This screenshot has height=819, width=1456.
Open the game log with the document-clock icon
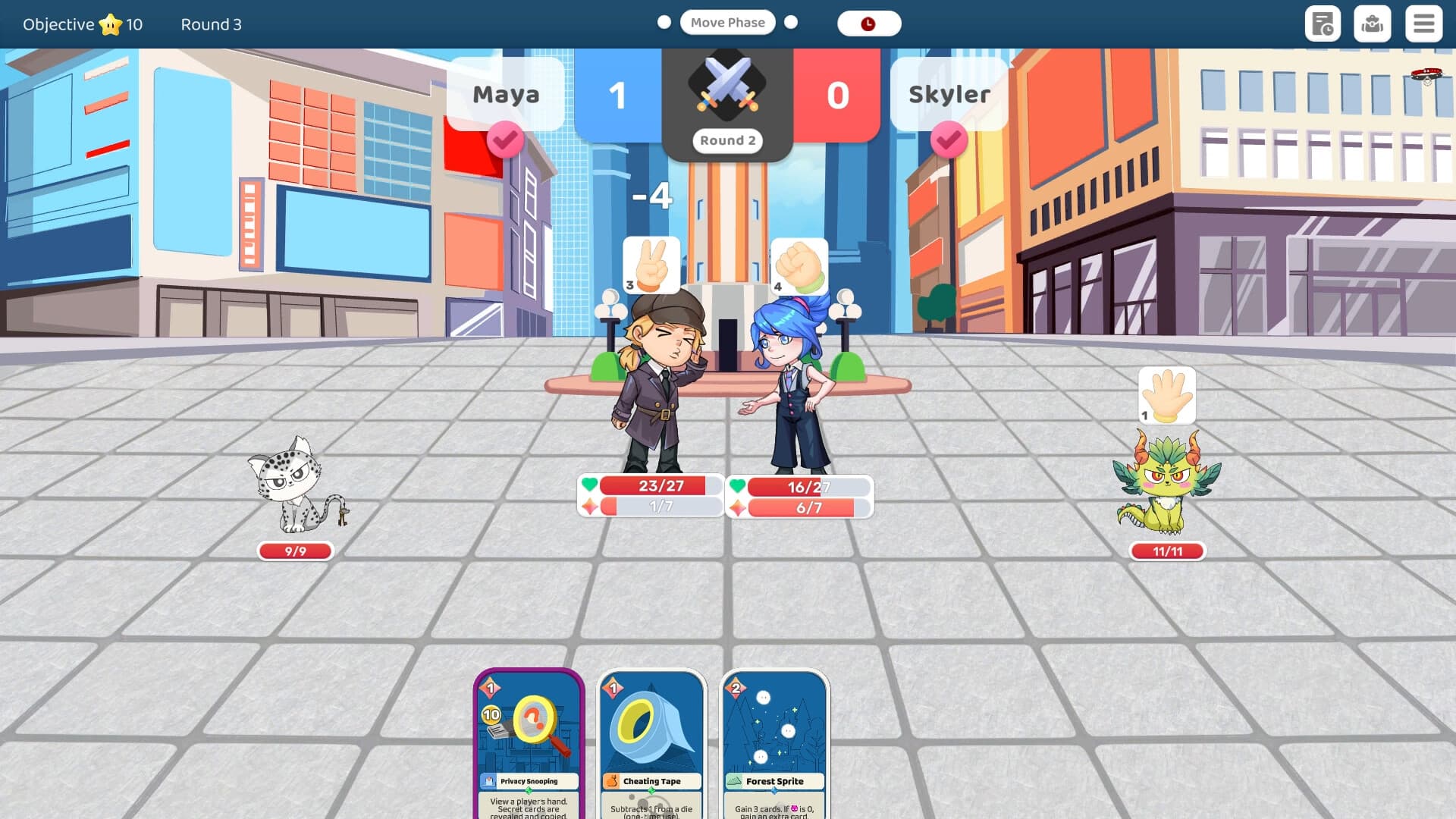click(x=1323, y=24)
